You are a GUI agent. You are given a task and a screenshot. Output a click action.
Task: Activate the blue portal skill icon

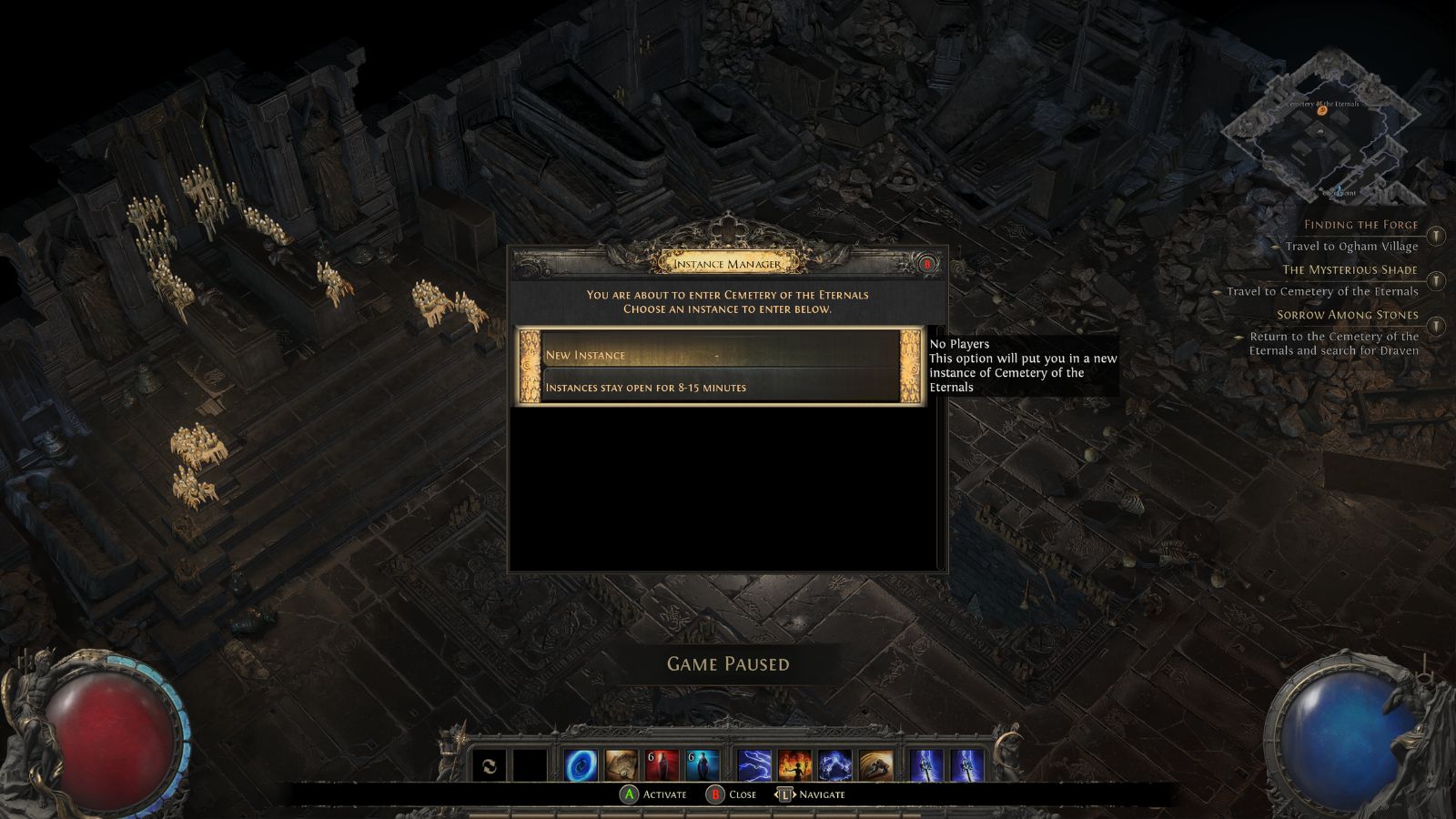click(x=581, y=765)
